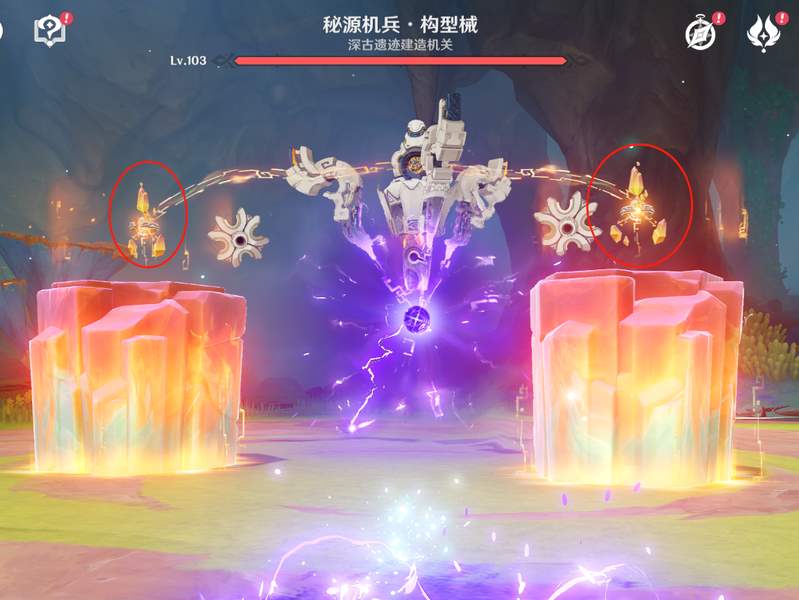Open the Wish star icon
This screenshot has width=799, height=600.
(x=763, y=33)
